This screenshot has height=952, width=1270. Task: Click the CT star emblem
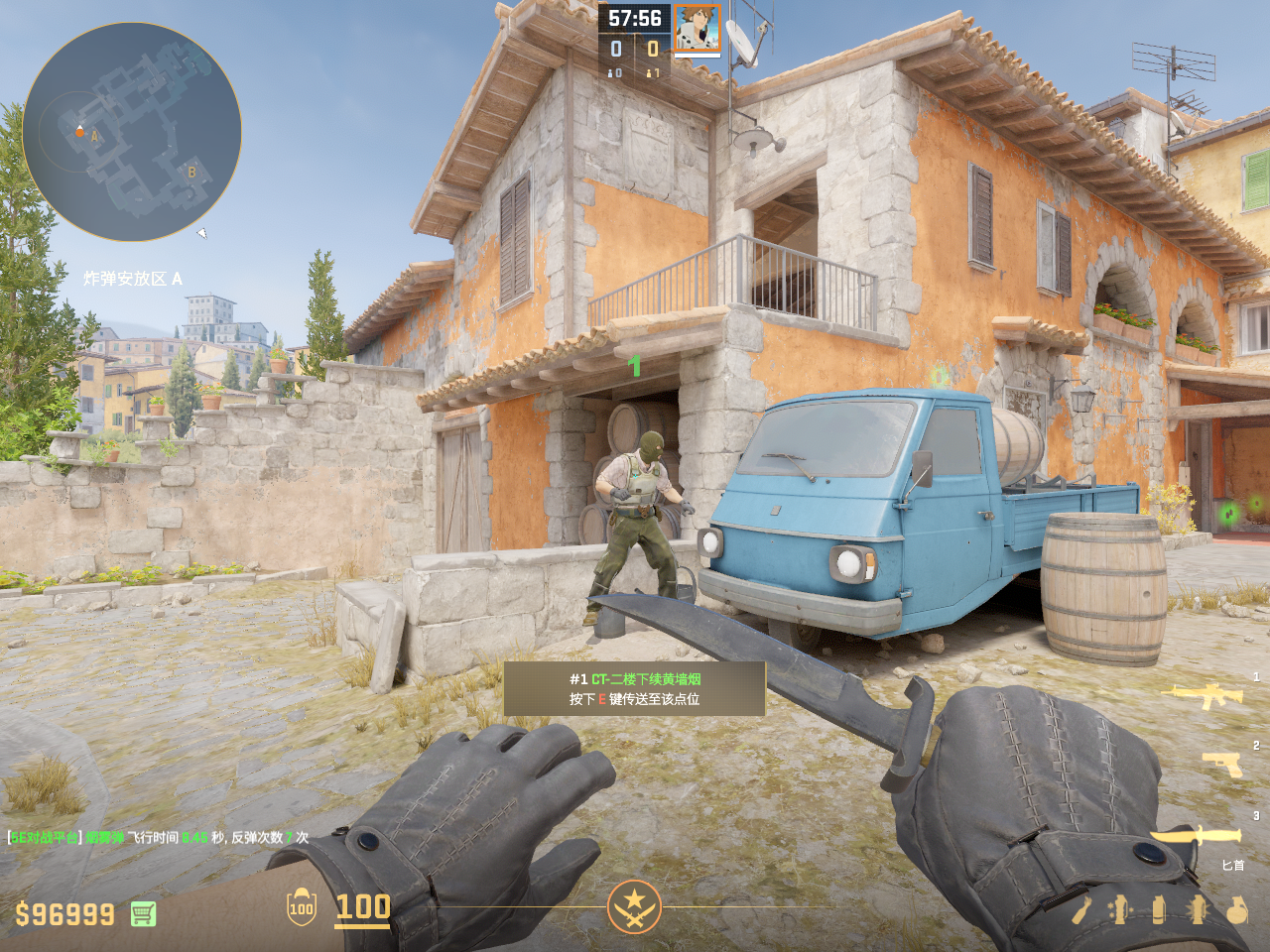634,906
